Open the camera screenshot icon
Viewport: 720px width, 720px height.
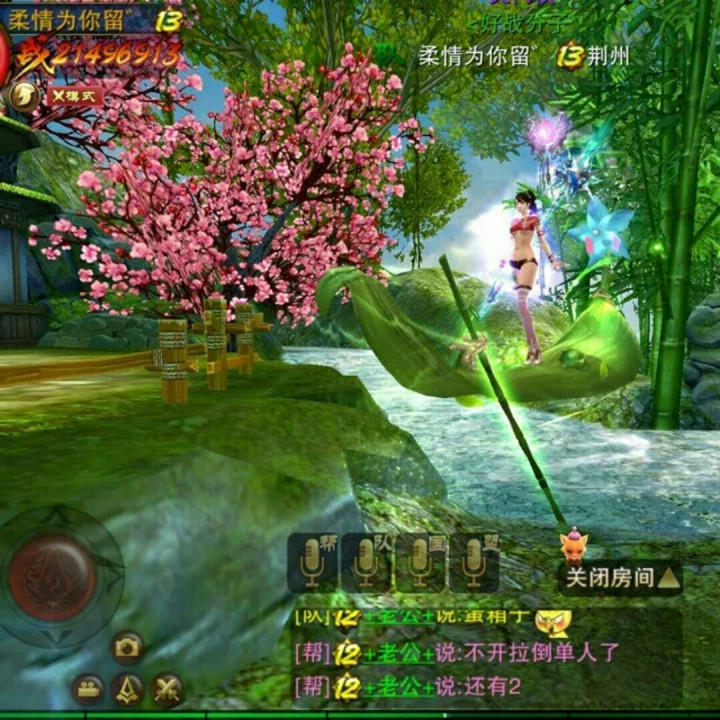pos(127,647)
